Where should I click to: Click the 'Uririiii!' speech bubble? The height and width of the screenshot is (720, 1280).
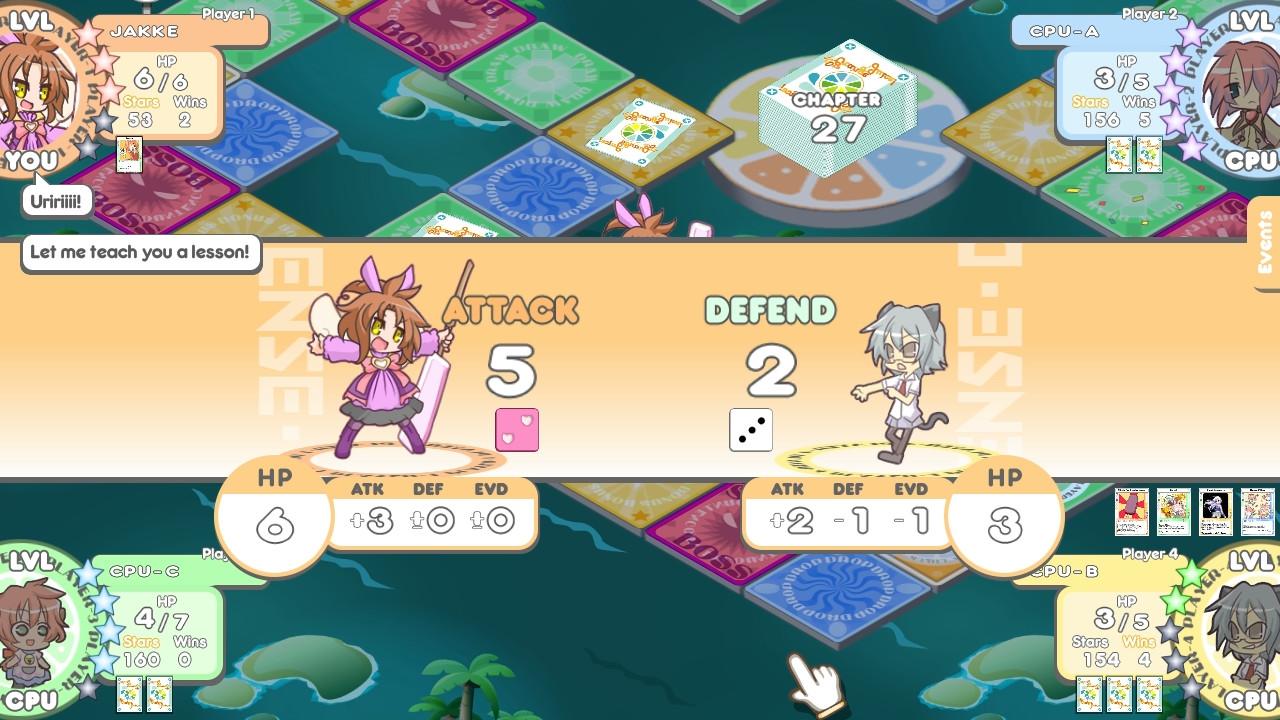pyautogui.click(x=58, y=200)
